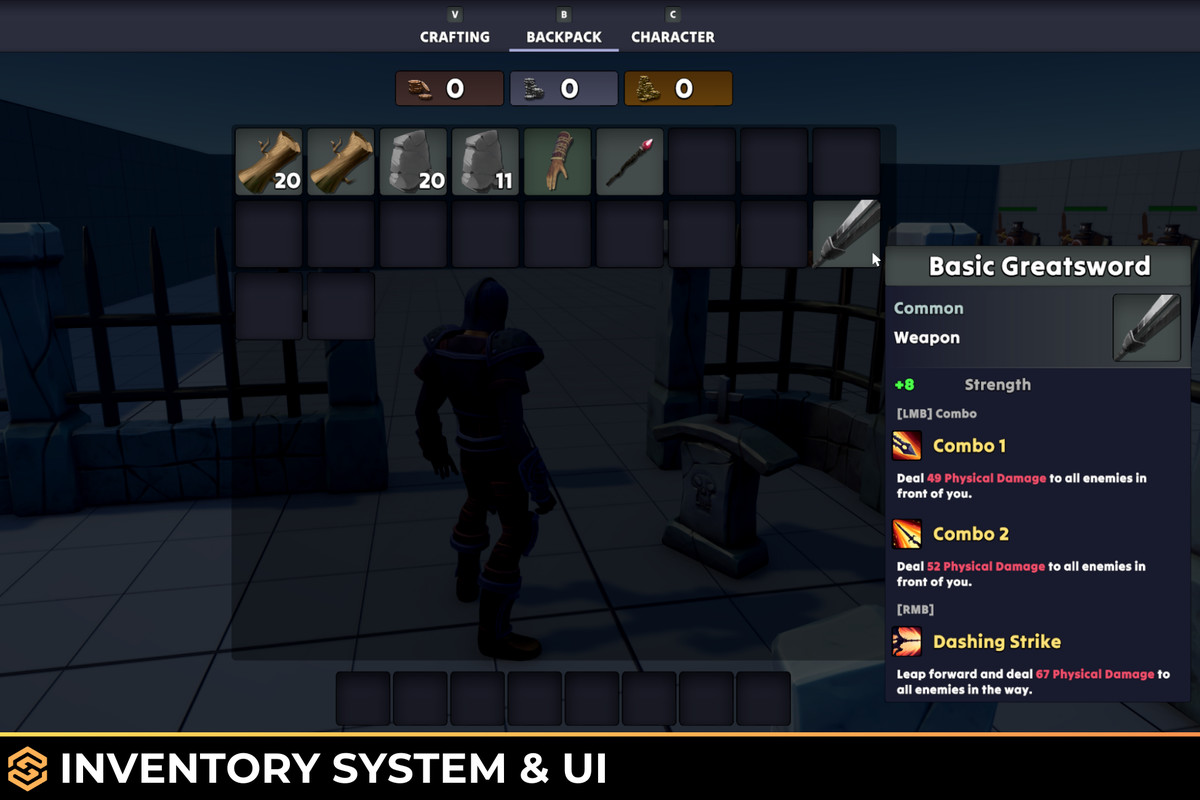Image resolution: width=1200 pixels, height=800 pixels.
Task: Select the wood log stack of 20
Action: click(269, 161)
